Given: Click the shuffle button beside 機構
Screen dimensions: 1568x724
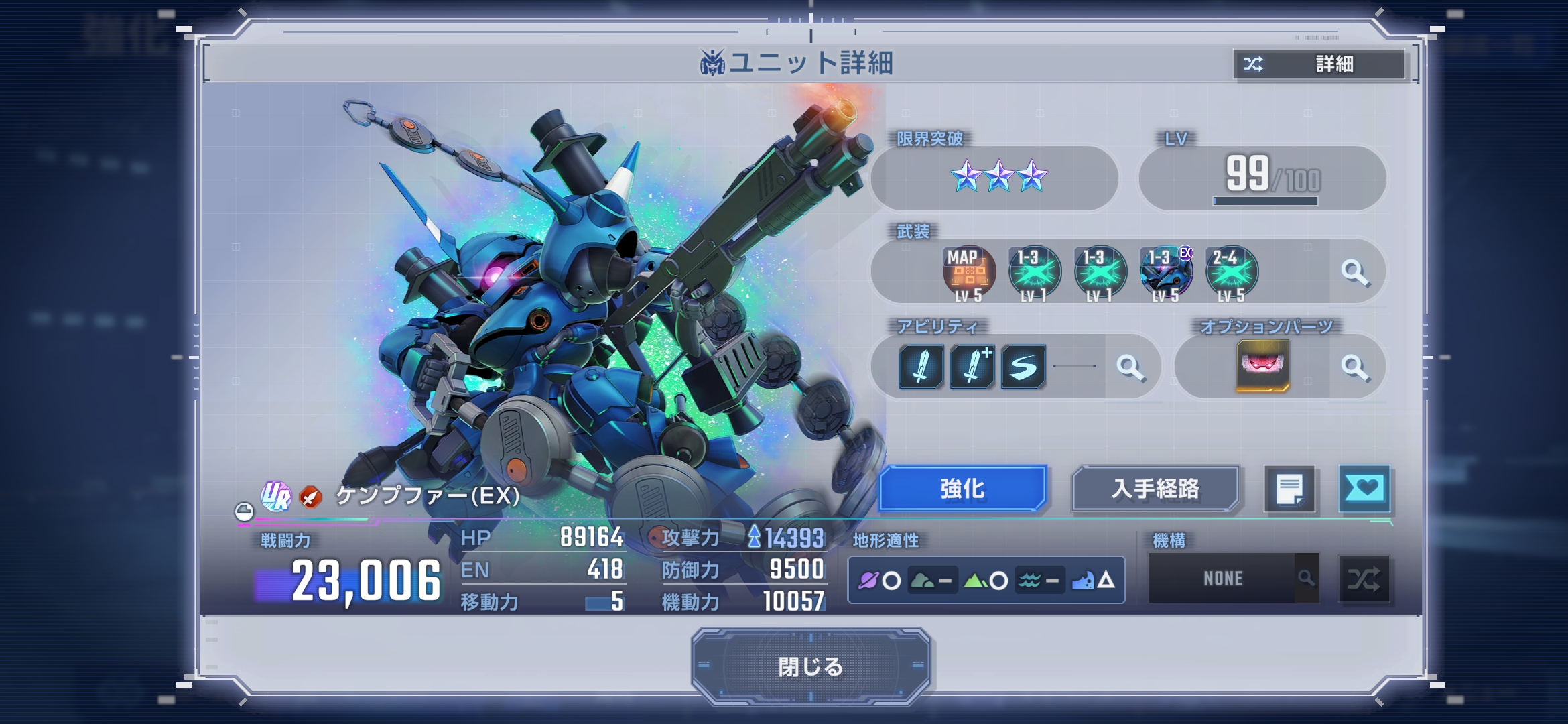Looking at the screenshot, I should tap(1364, 579).
